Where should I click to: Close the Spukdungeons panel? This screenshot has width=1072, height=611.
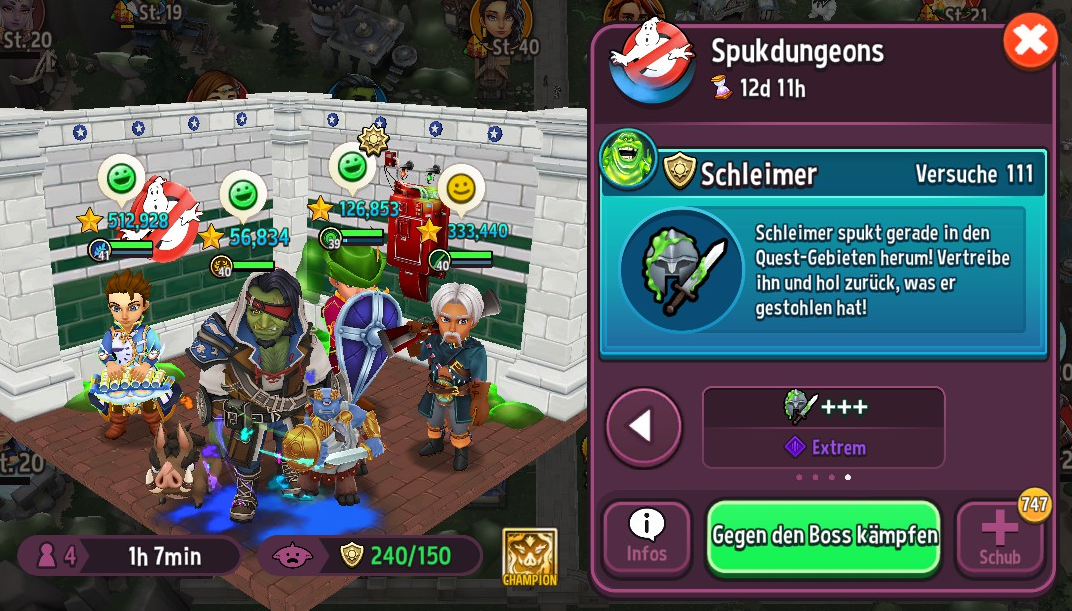[x=1030, y=42]
